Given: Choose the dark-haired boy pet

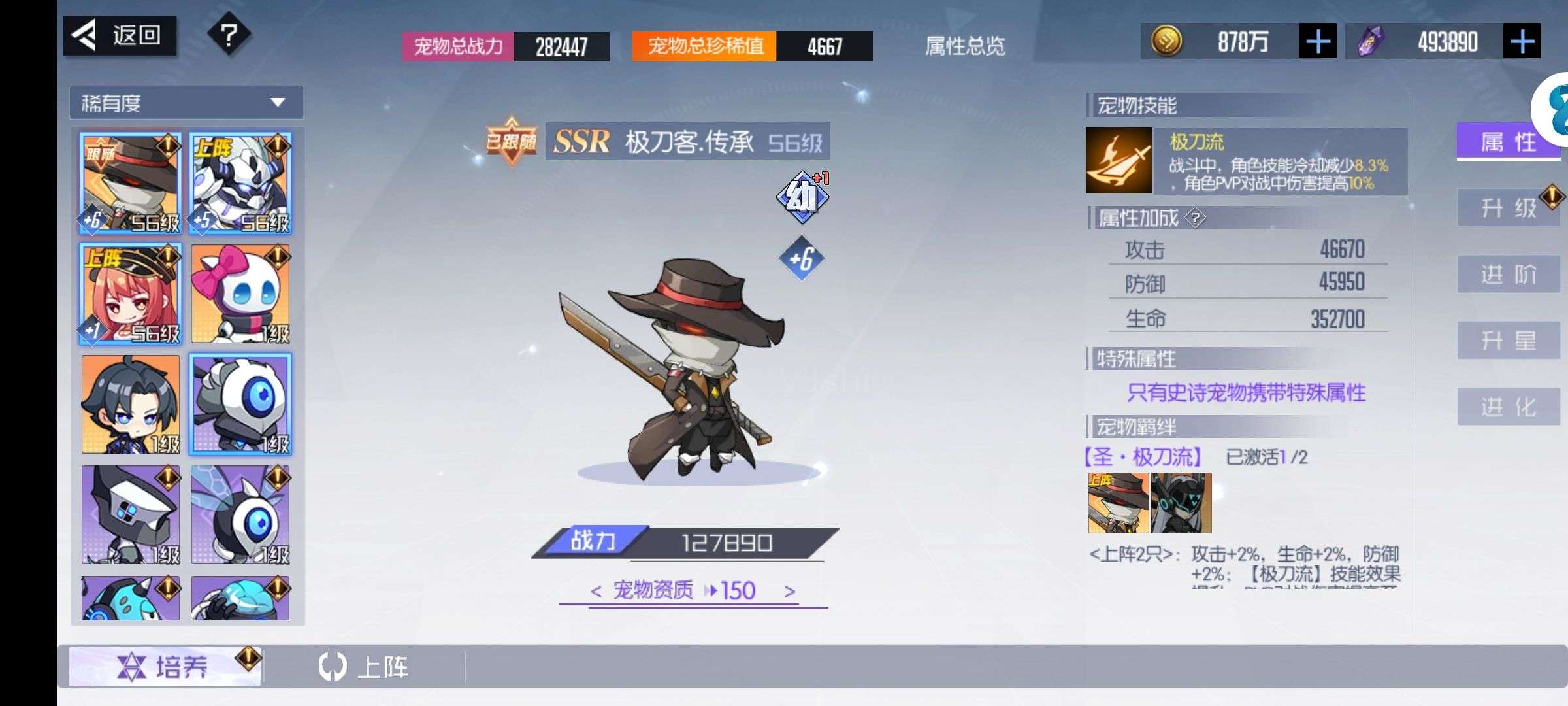Looking at the screenshot, I should point(131,404).
